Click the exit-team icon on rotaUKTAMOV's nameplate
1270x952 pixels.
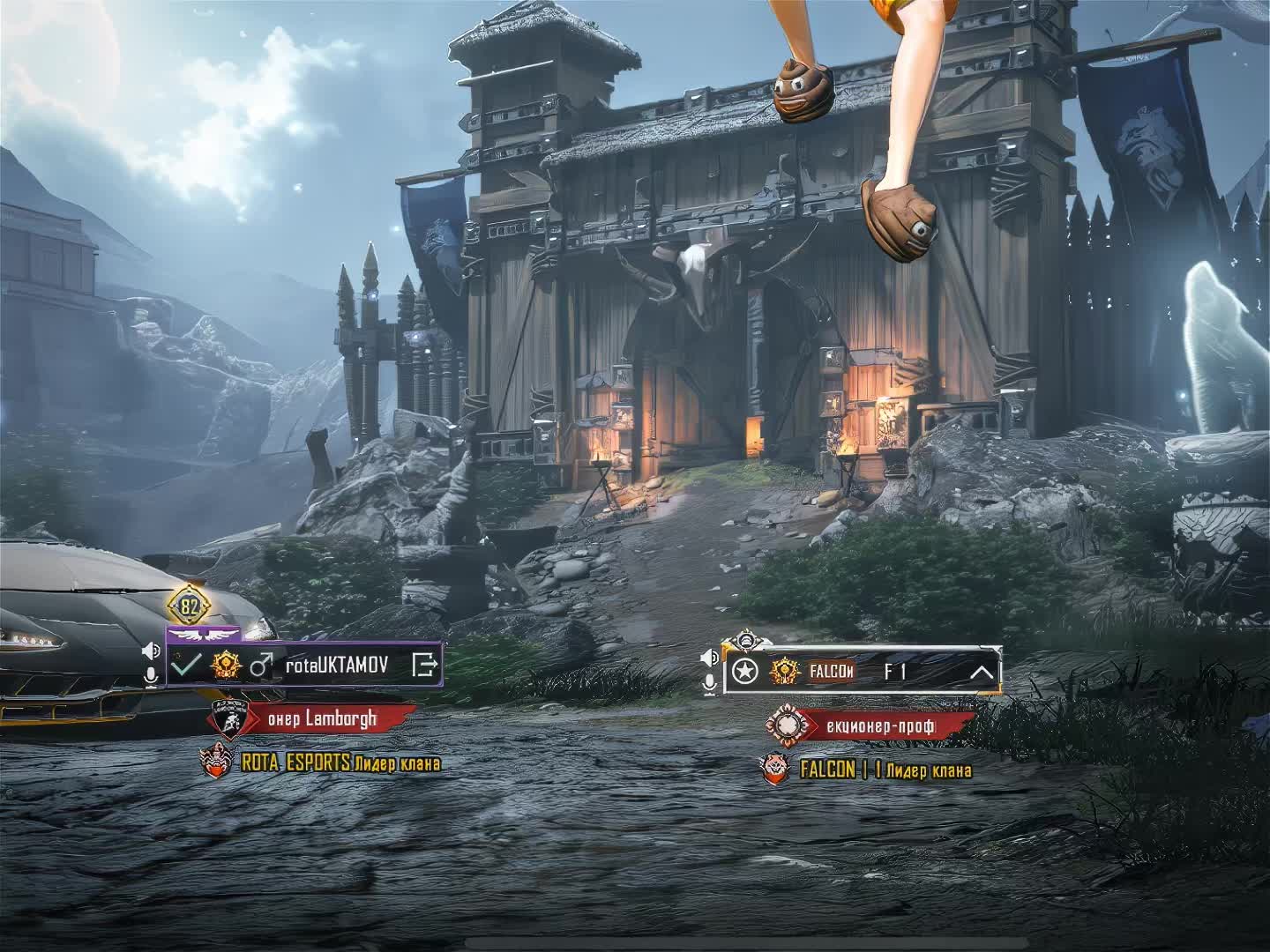point(425,665)
